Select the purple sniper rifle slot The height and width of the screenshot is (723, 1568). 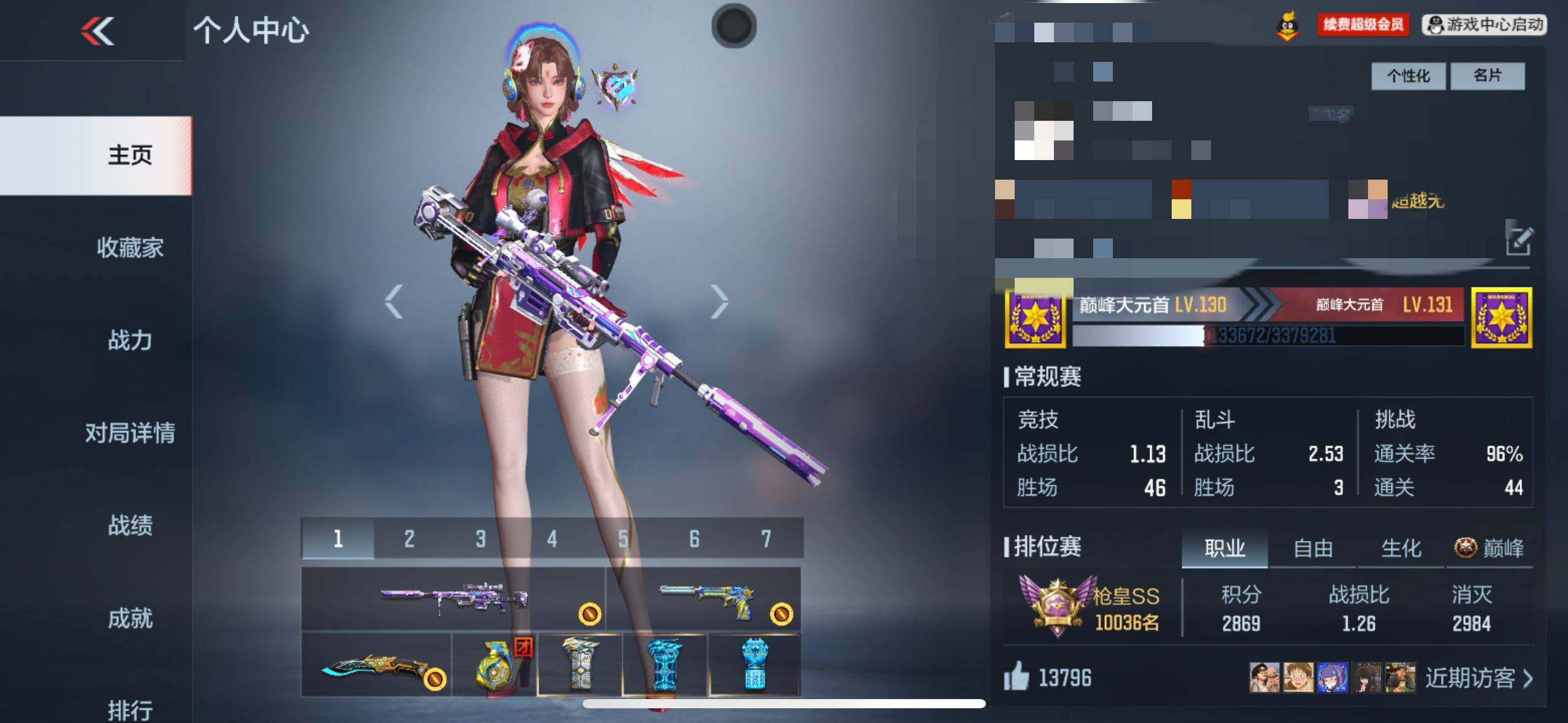[454, 598]
